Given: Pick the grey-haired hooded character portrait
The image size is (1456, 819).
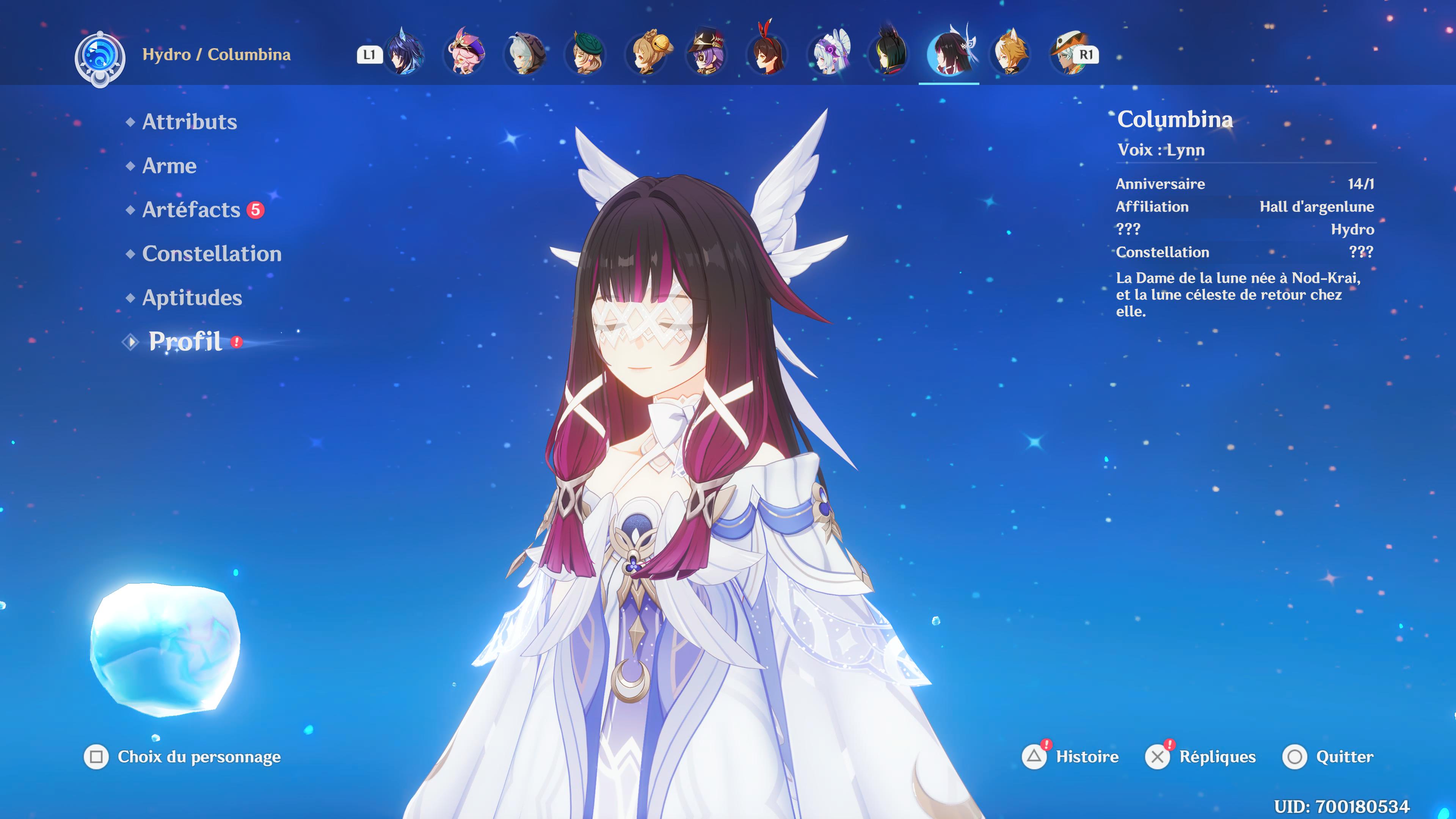Looking at the screenshot, I should click(525, 54).
